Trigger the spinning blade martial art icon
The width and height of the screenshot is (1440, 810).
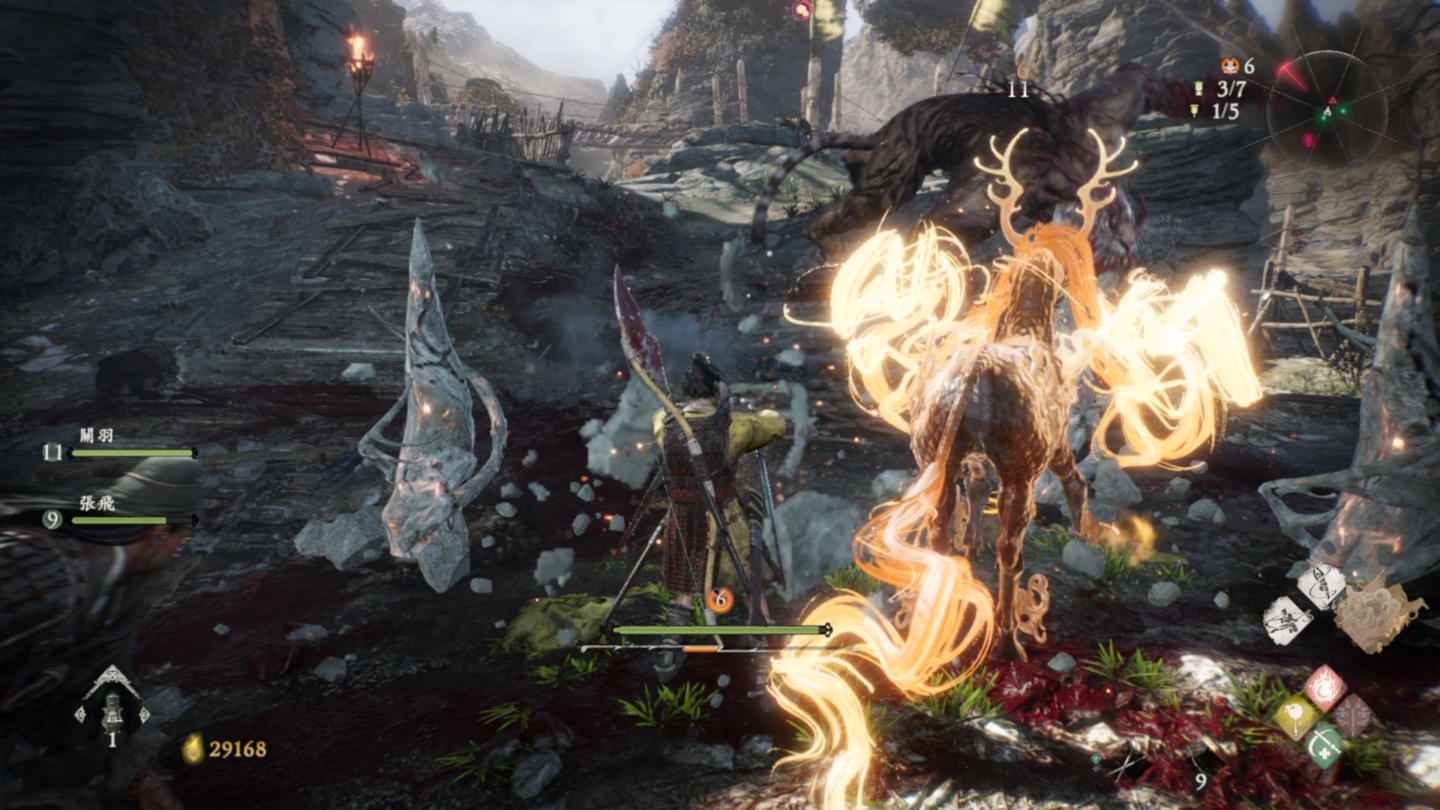coord(1321,587)
